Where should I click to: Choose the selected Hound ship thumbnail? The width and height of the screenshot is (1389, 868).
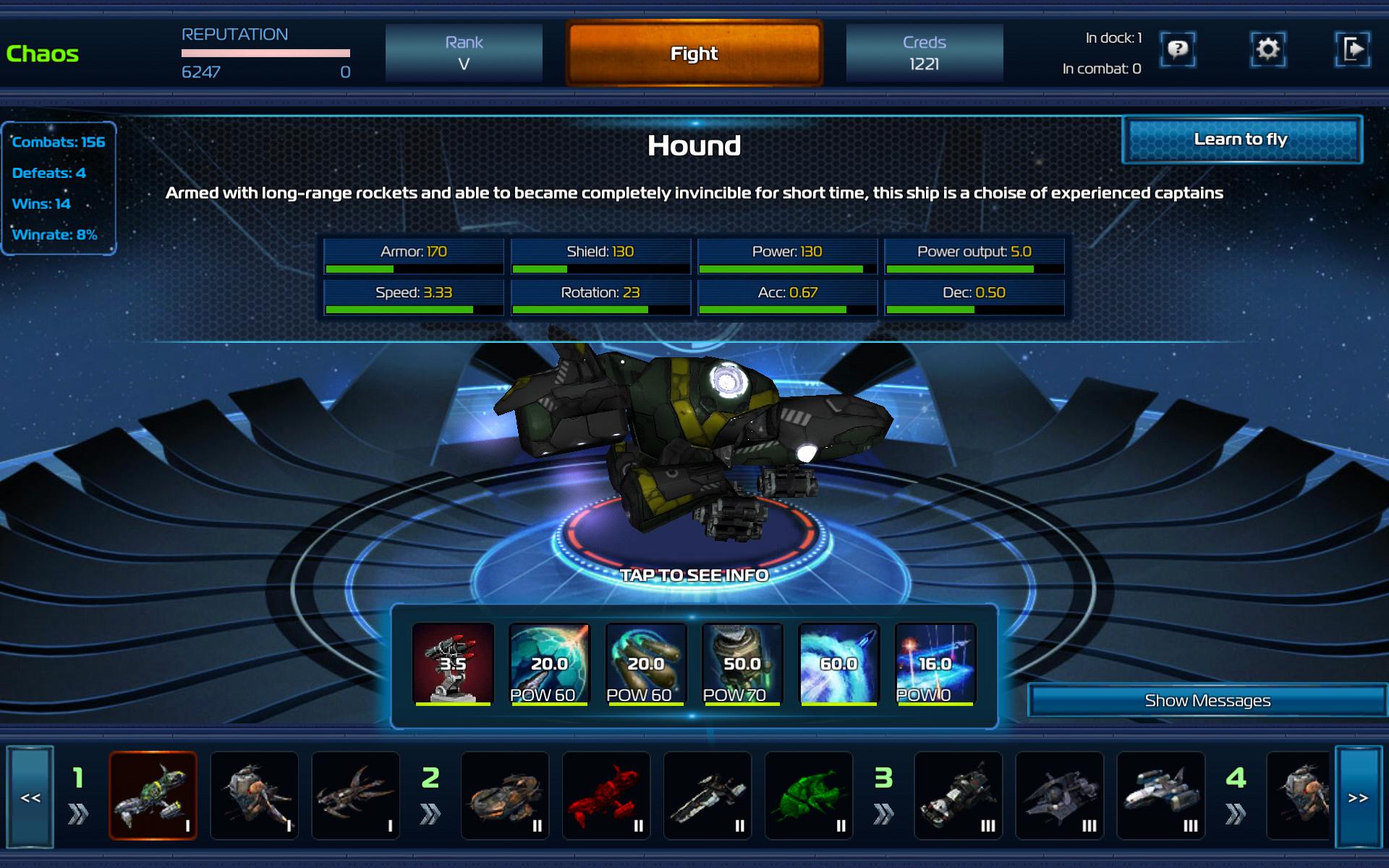[153, 796]
